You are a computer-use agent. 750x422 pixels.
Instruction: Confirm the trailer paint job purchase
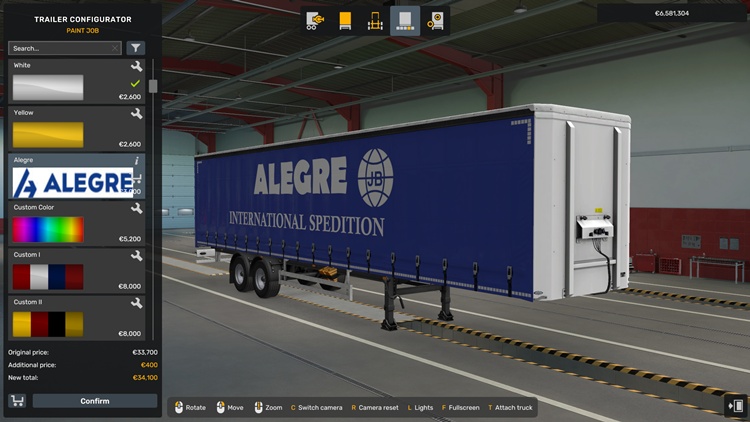95,401
